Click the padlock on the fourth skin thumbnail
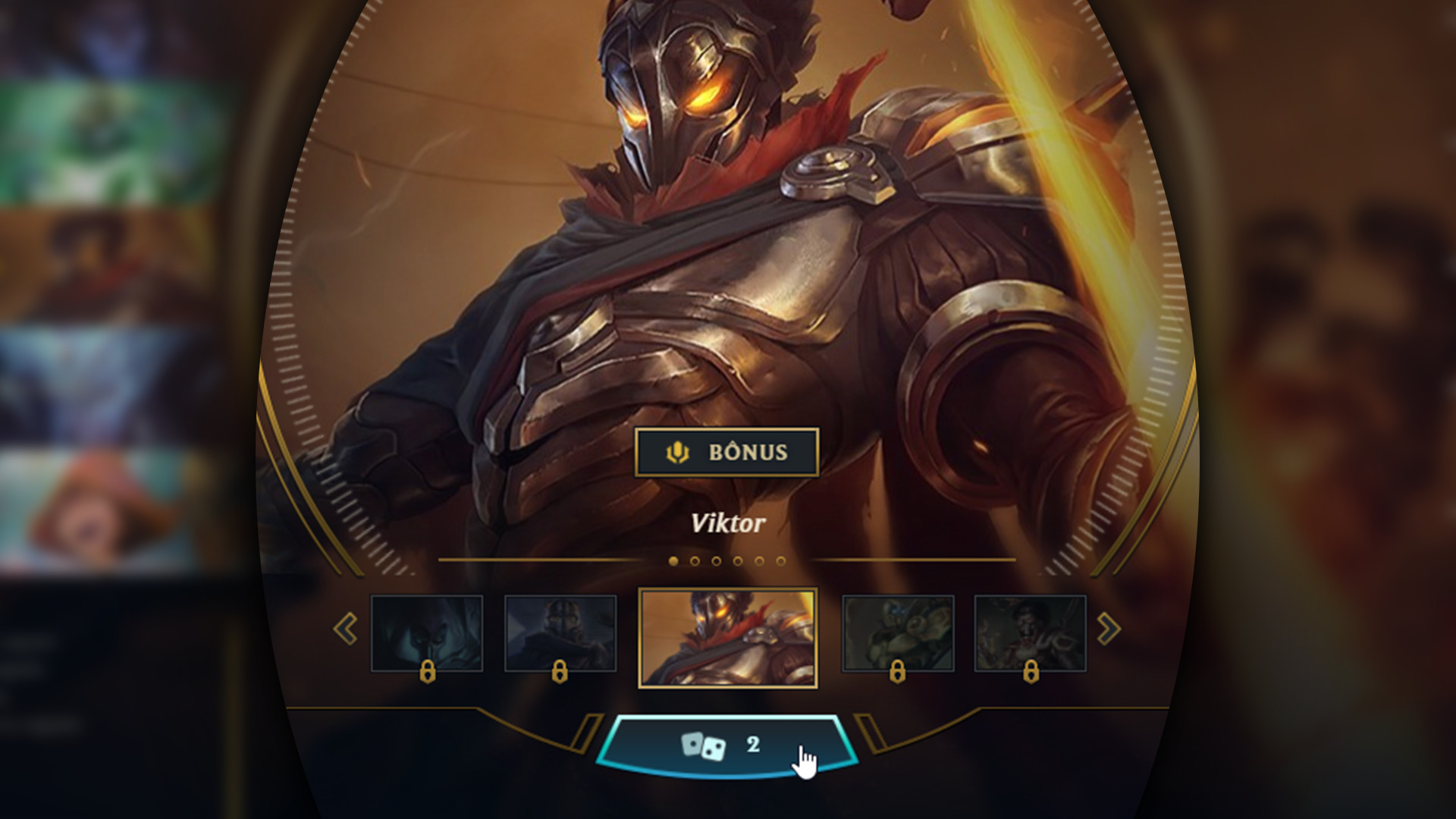The height and width of the screenshot is (819, 1456). tap(899, 671)
